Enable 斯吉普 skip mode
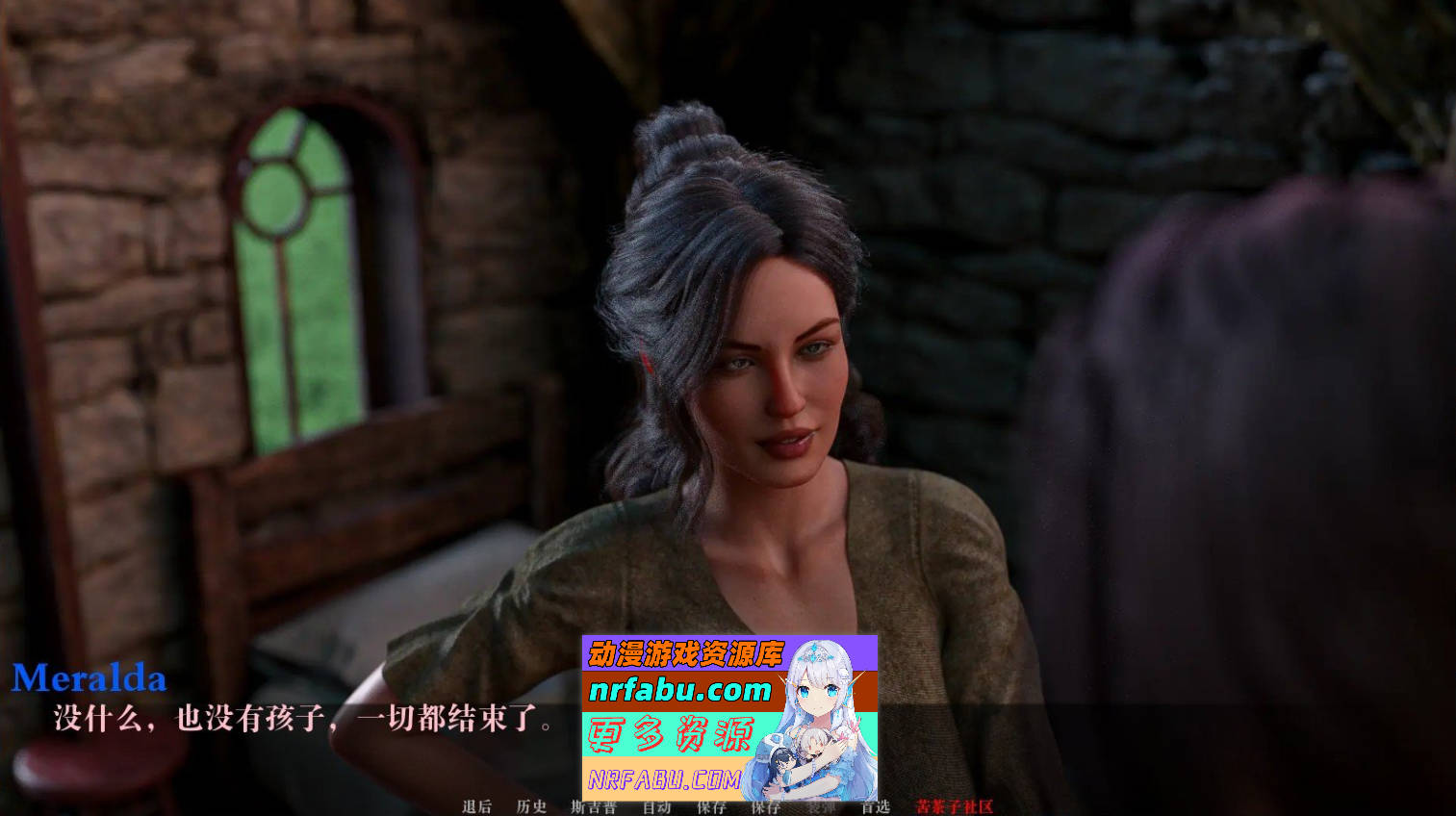Screen dimensions: 1456x816 594,808
